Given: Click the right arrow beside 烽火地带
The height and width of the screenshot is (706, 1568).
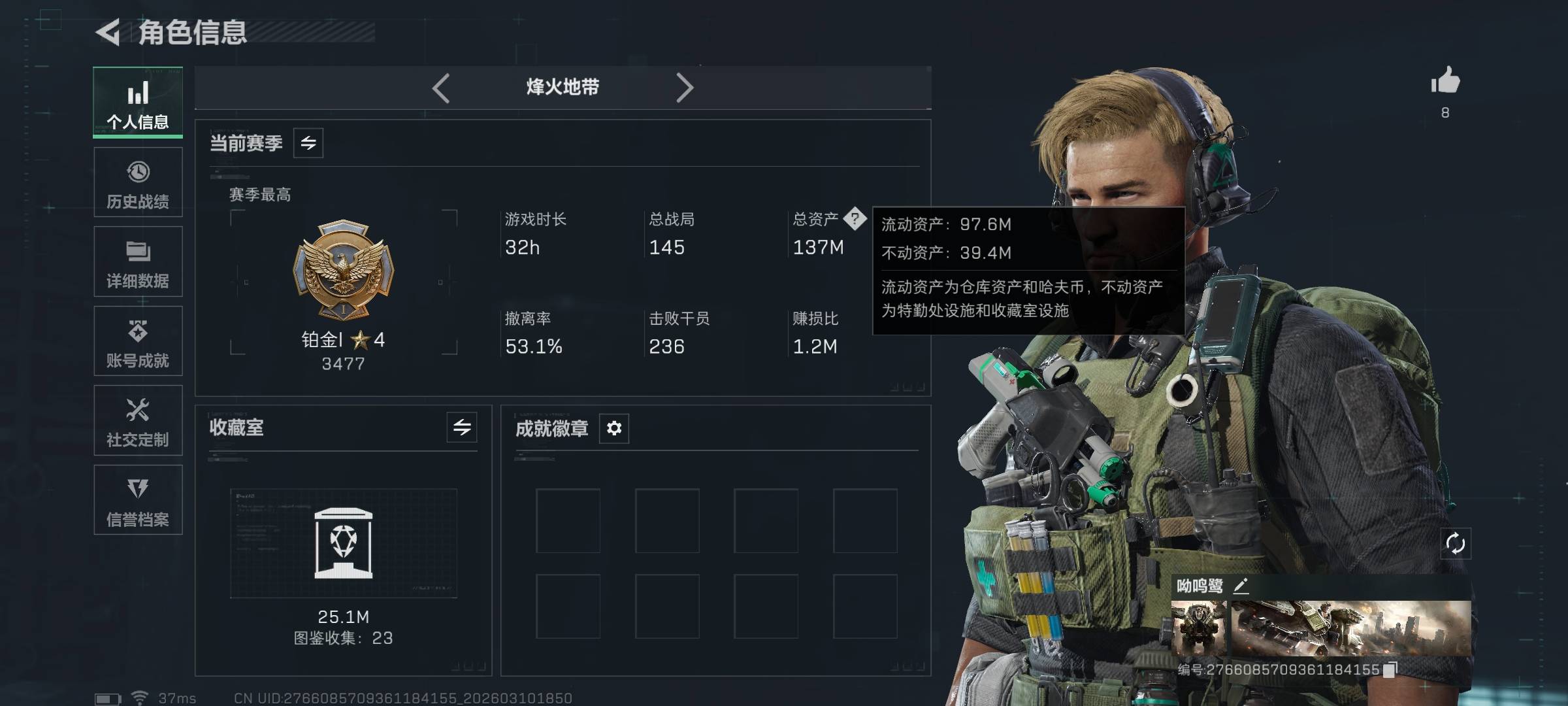Looking at the screenshot, I should (684, 88).
